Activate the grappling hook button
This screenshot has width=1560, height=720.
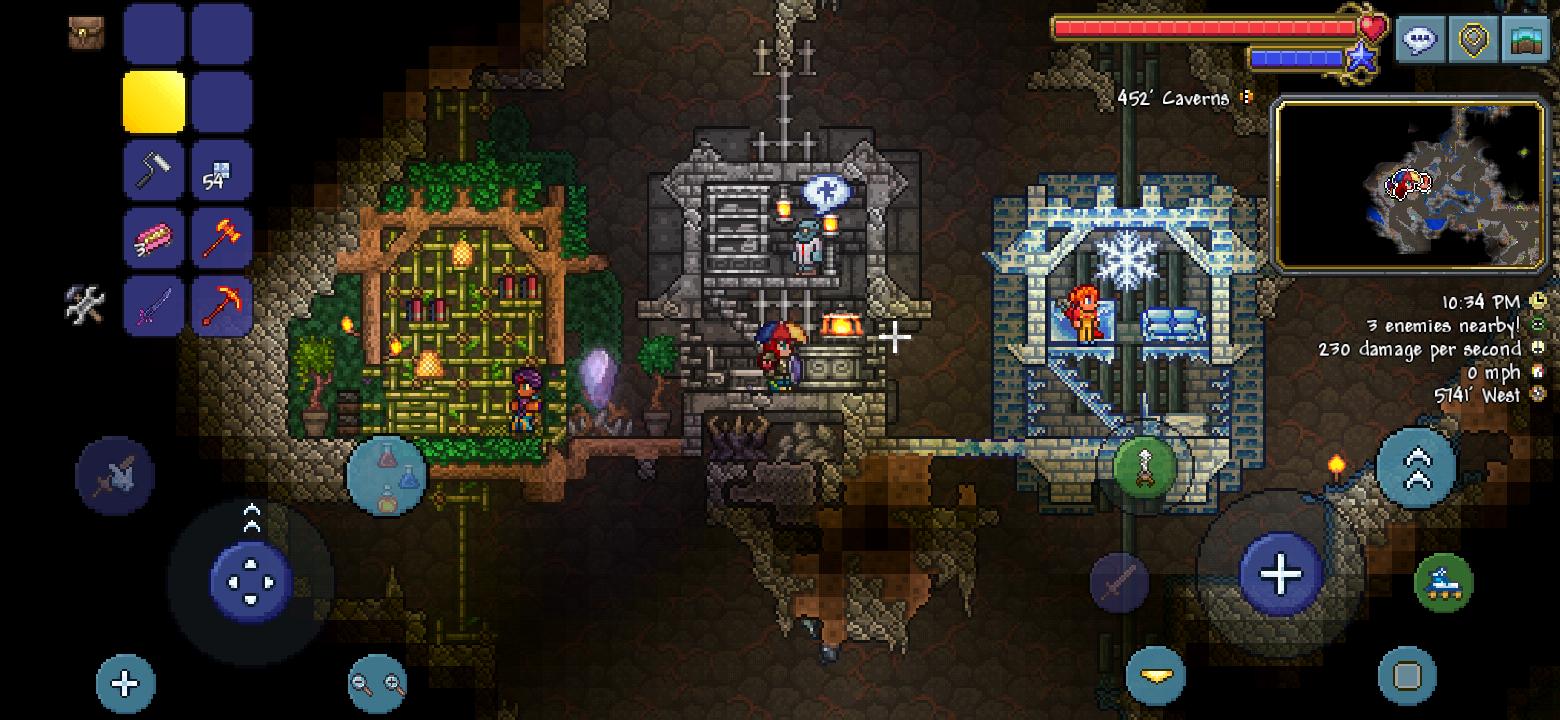tap(1146, 469)
